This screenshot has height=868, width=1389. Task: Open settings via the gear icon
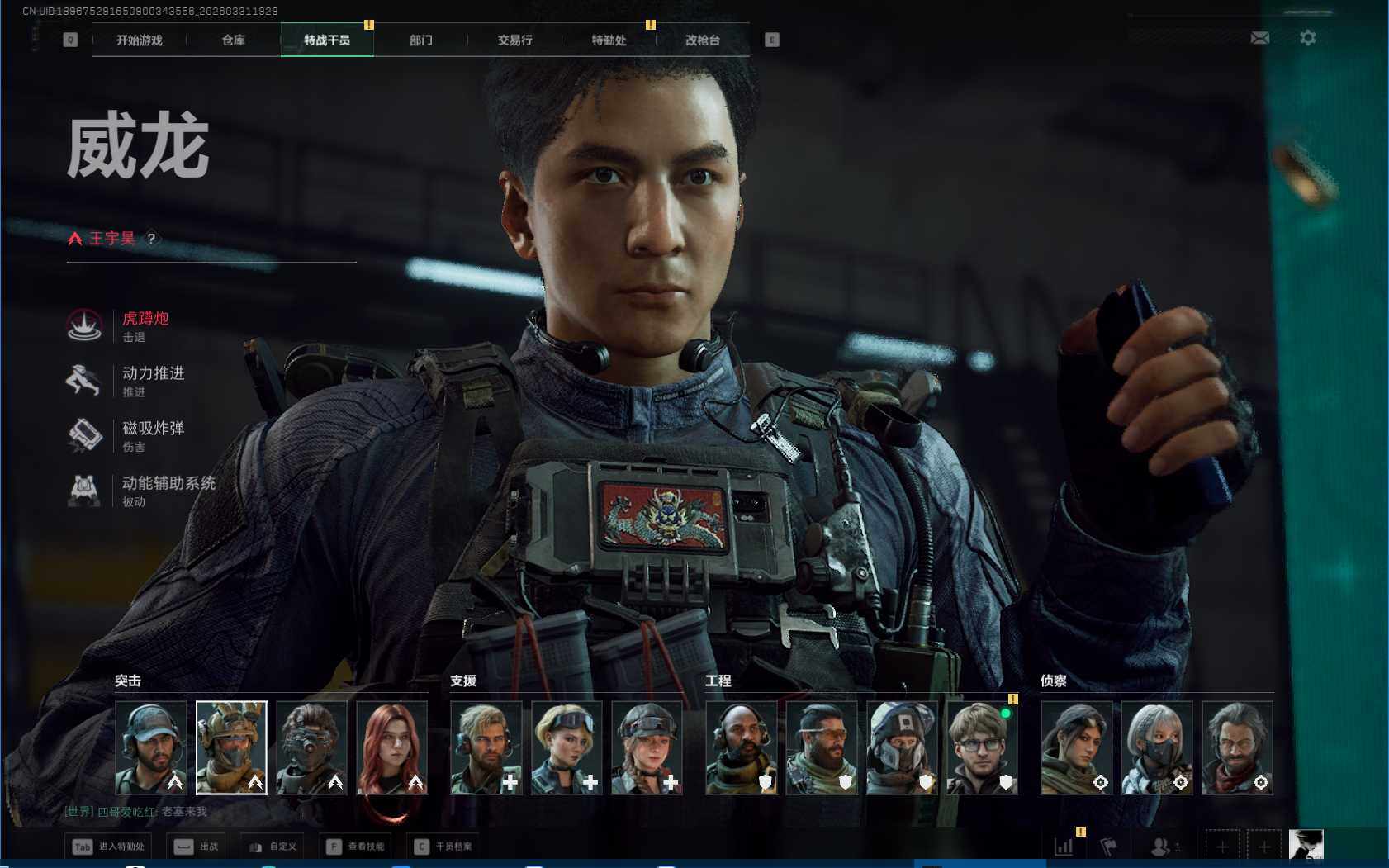click(x=1308, y=38)
